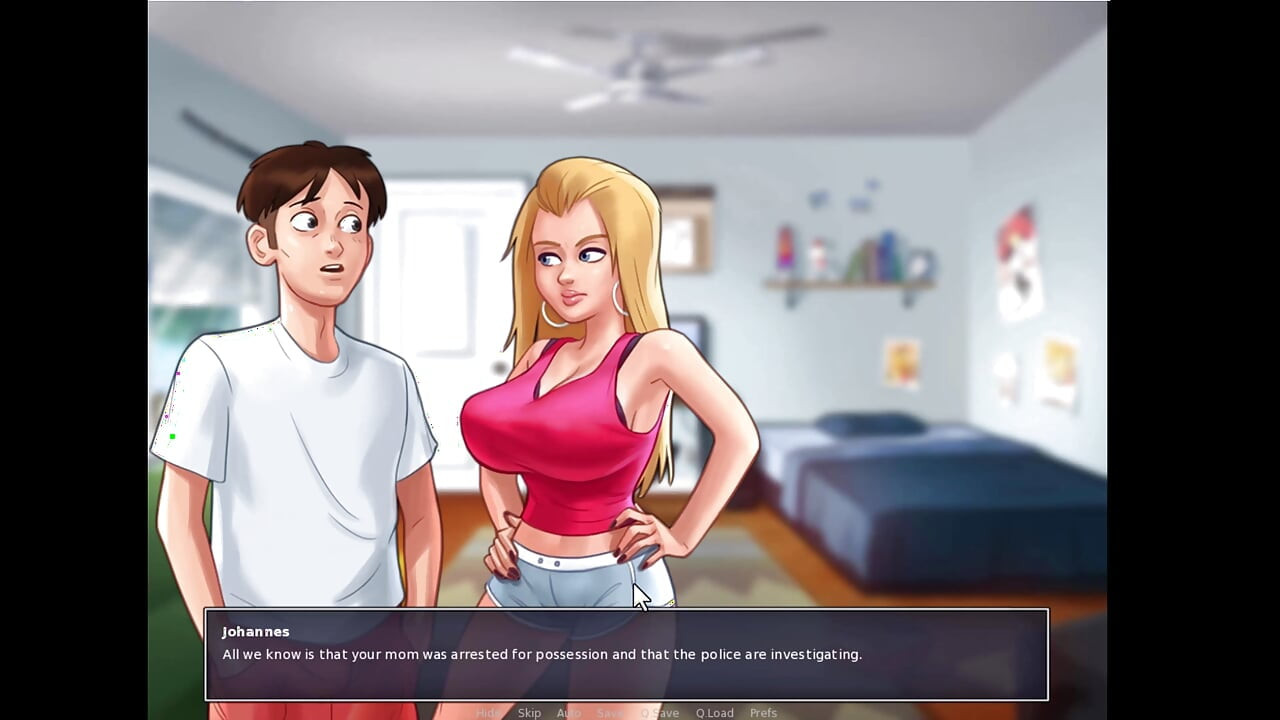Load the latest quick save via Q.Load
The image size is (1280, 720).
pyautogui.click(x=714, y=712)
